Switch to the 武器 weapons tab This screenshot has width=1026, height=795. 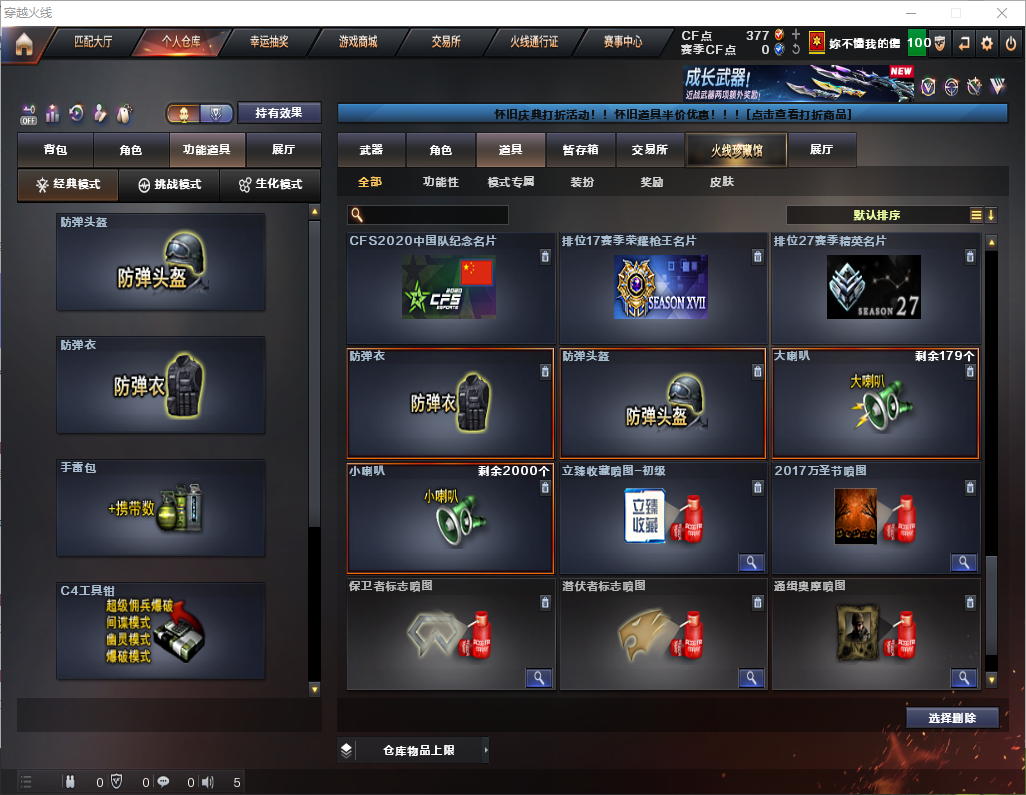[371, 150]
